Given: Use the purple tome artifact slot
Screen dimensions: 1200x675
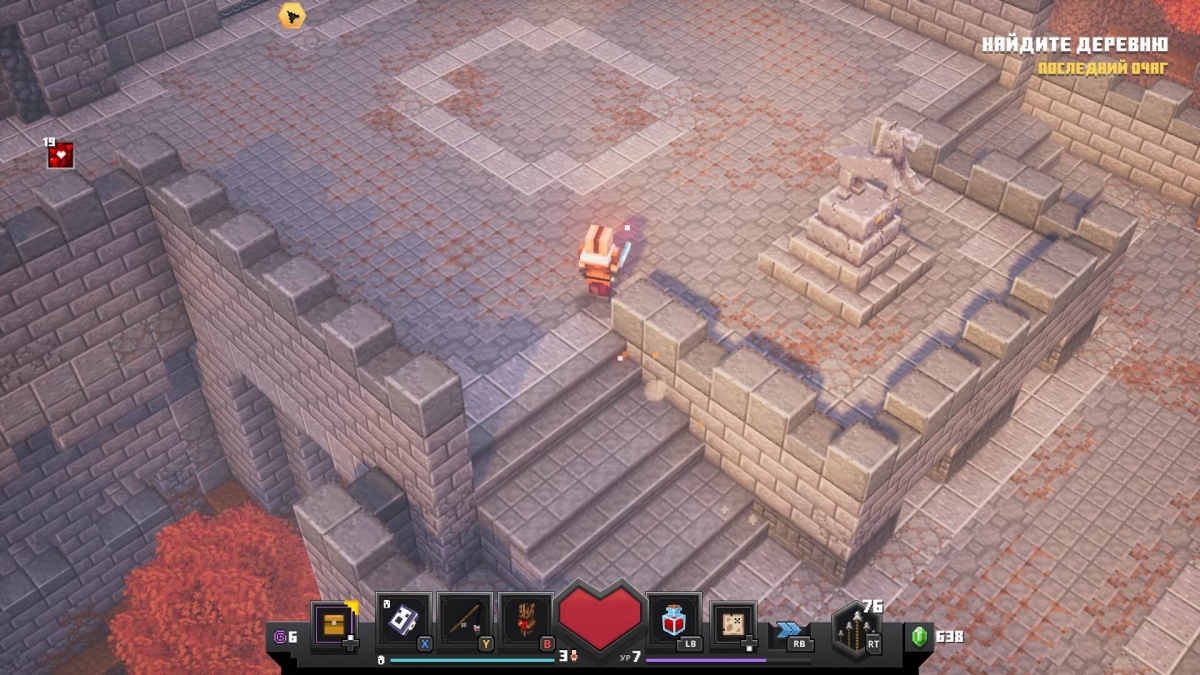Looking at the screenshot, I should [403, 620].
